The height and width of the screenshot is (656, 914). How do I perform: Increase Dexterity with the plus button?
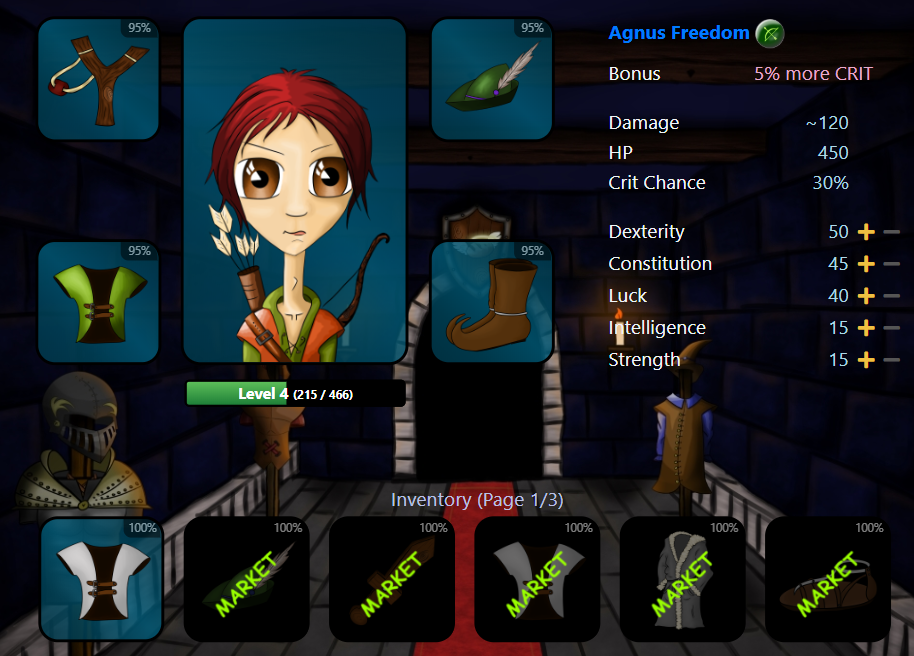point(866,232)
